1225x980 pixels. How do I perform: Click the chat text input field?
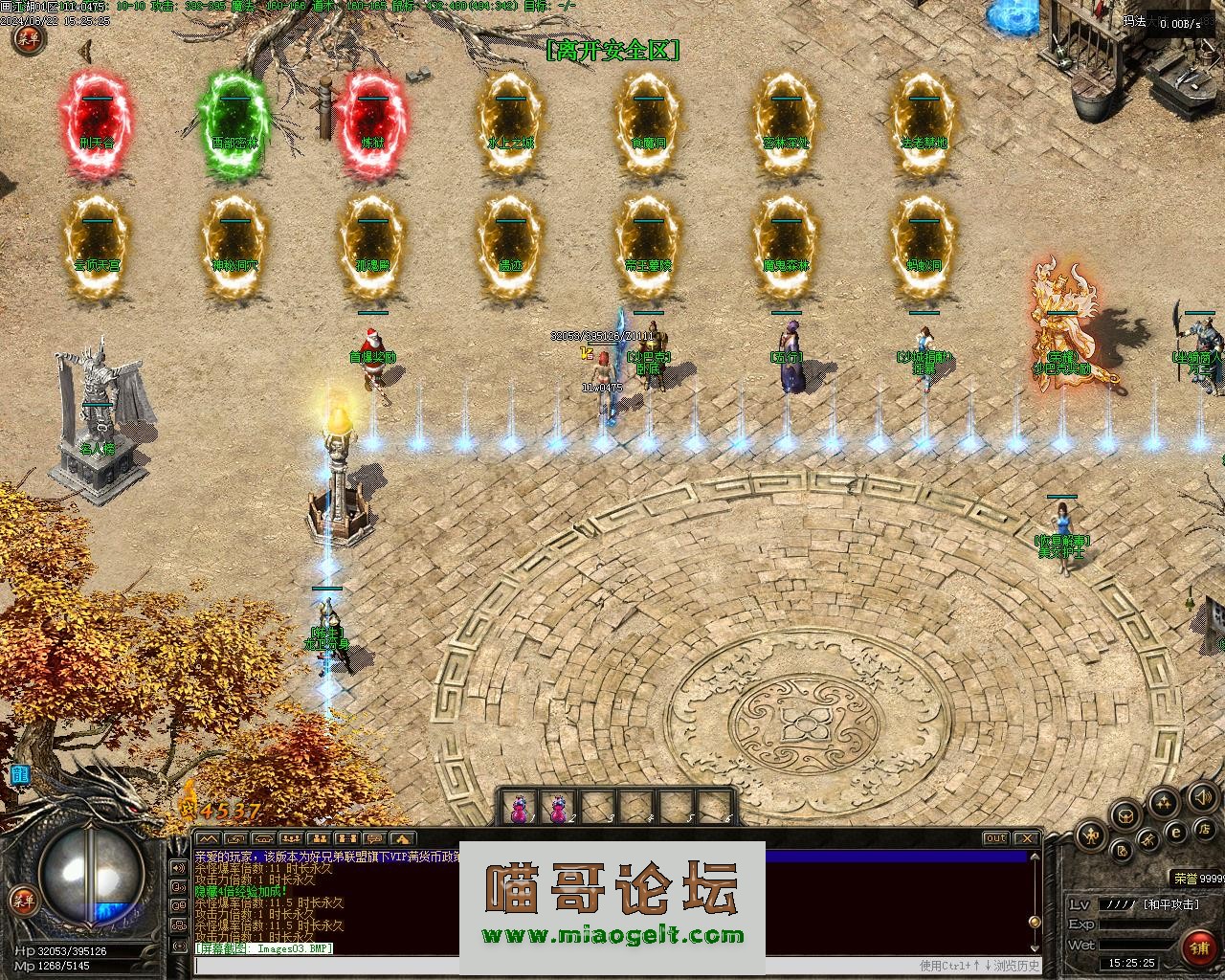555,966
